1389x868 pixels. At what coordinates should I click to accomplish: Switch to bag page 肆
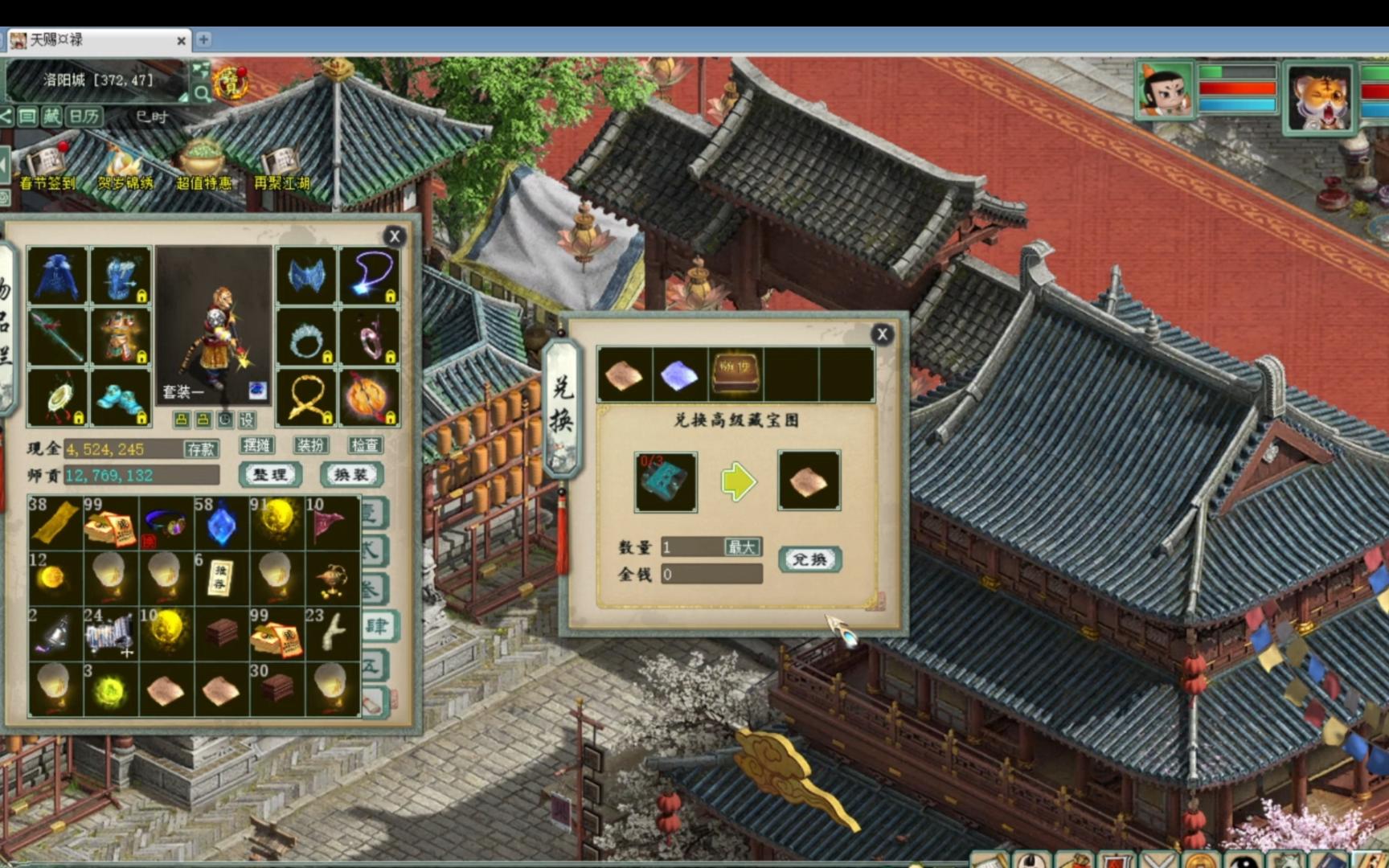376,626
